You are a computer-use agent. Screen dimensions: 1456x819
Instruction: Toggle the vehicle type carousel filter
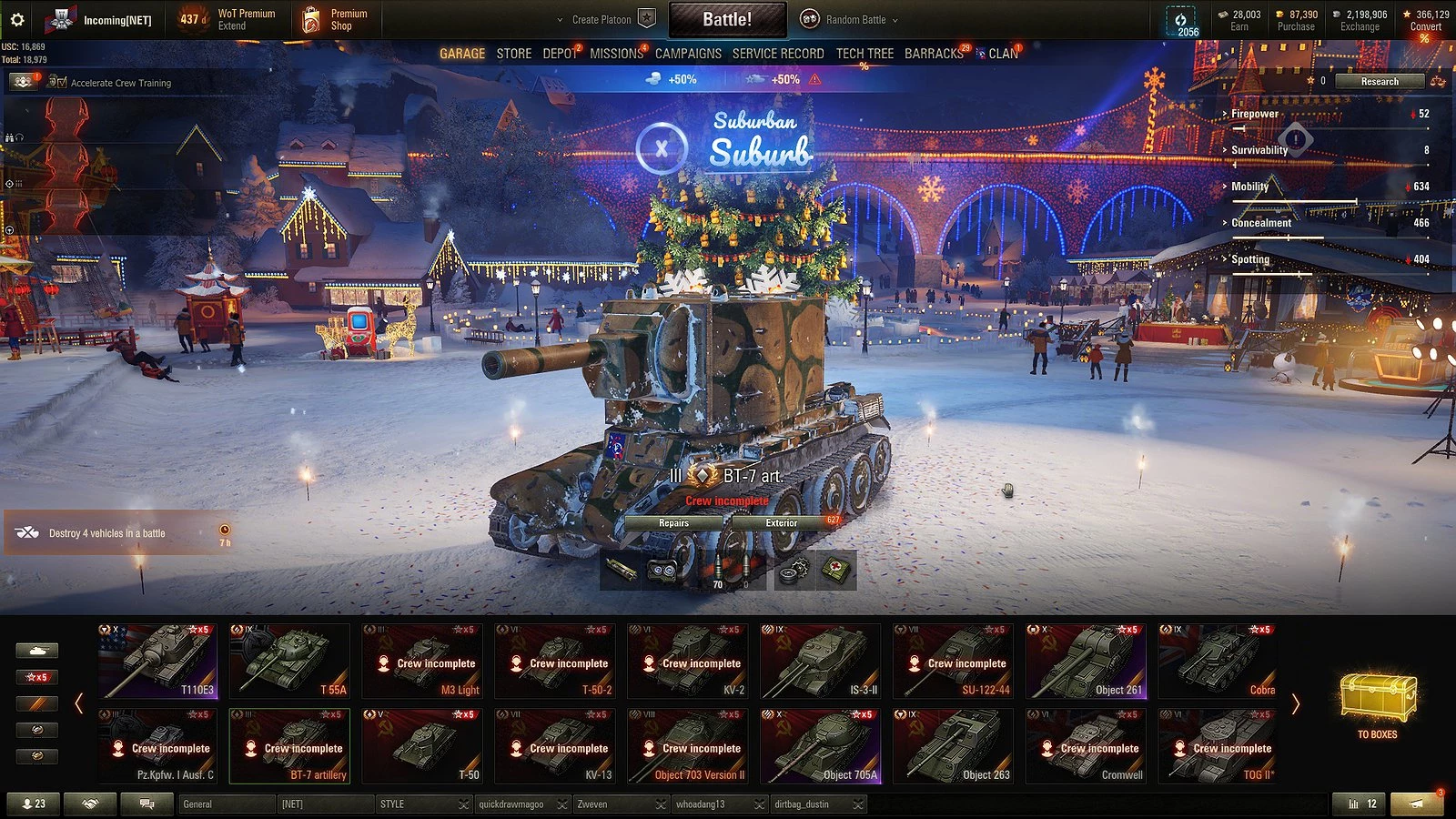(x=36, y=651)
